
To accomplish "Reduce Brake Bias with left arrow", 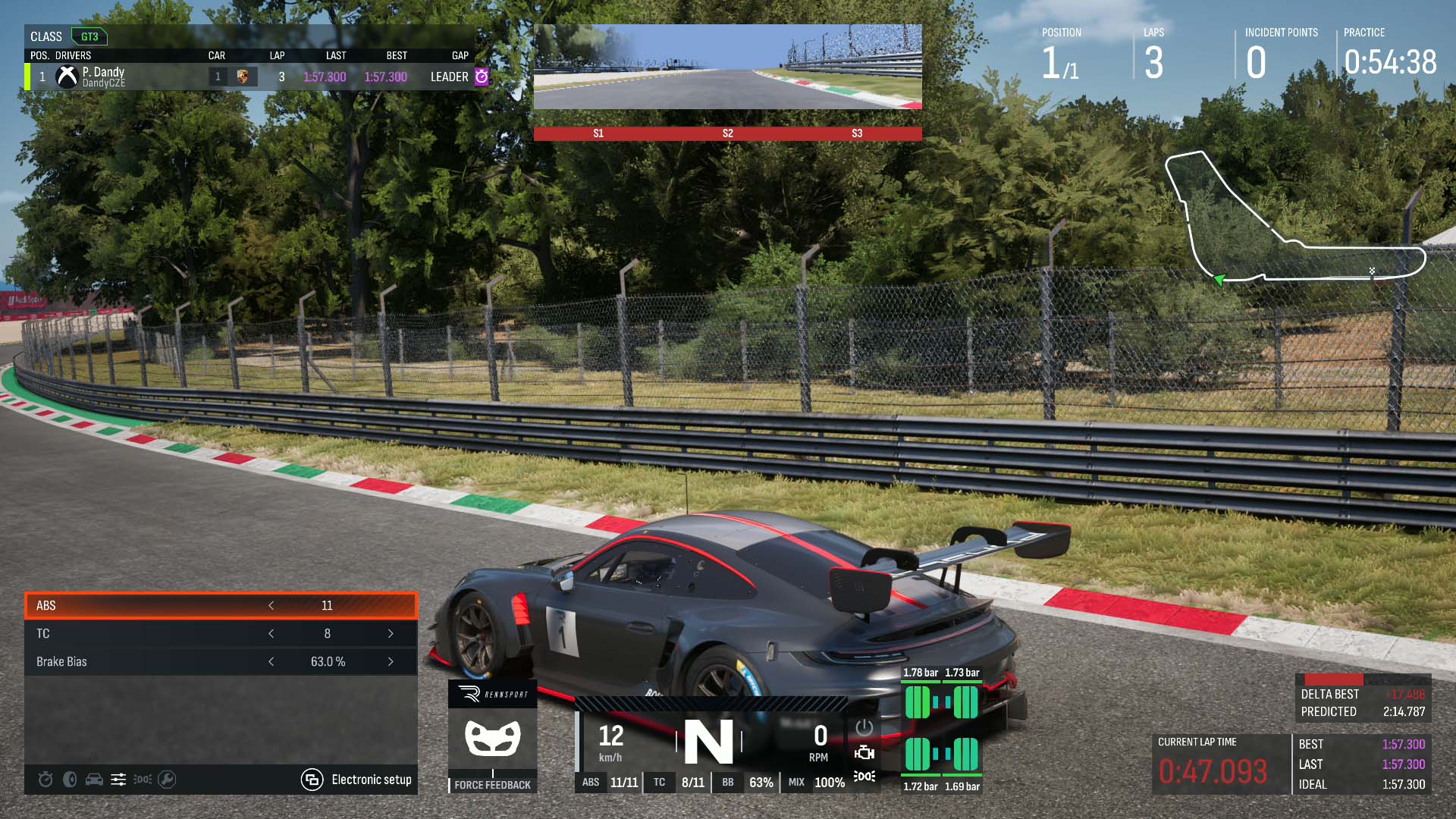I will point(271,661).
